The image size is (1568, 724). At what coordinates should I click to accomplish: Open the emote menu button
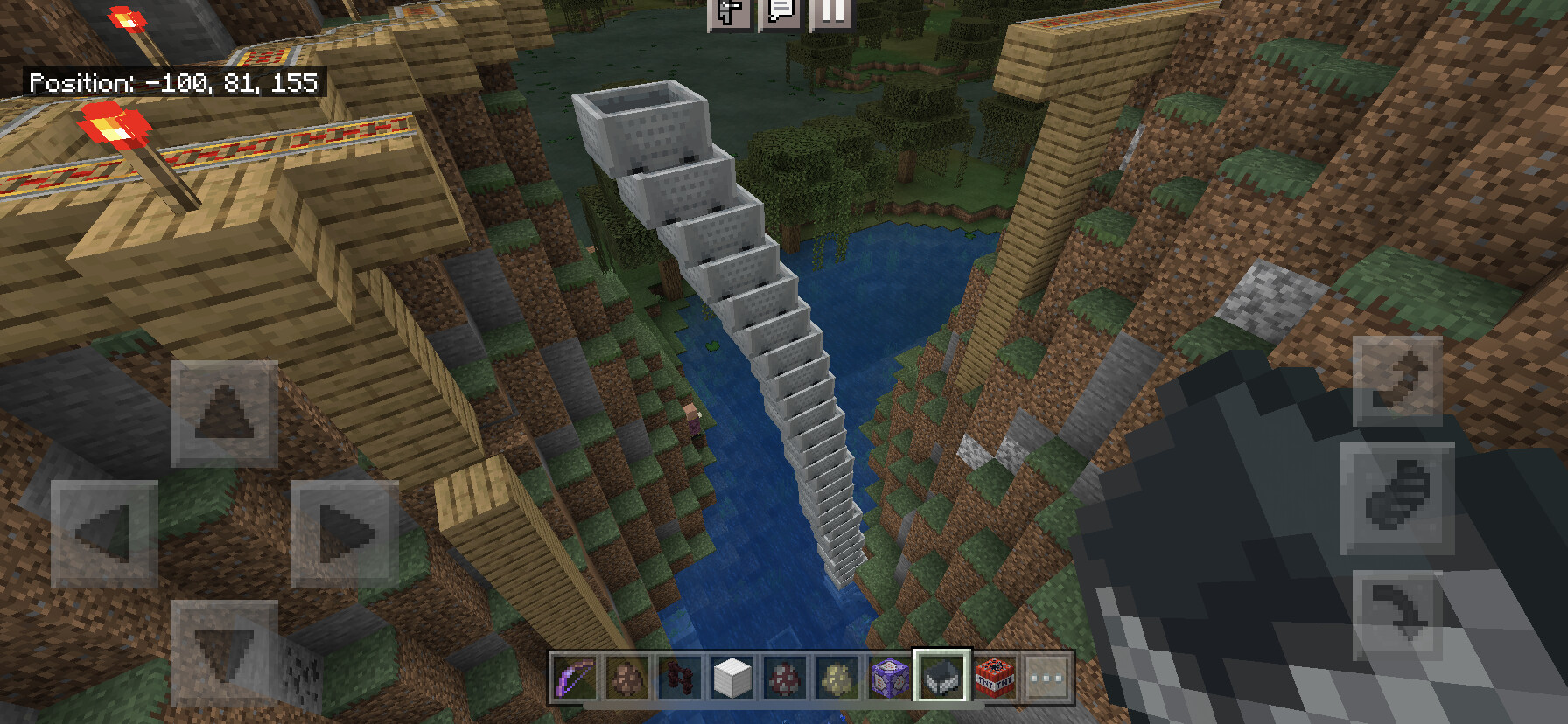pyautogui.click(x=729, y=12)
